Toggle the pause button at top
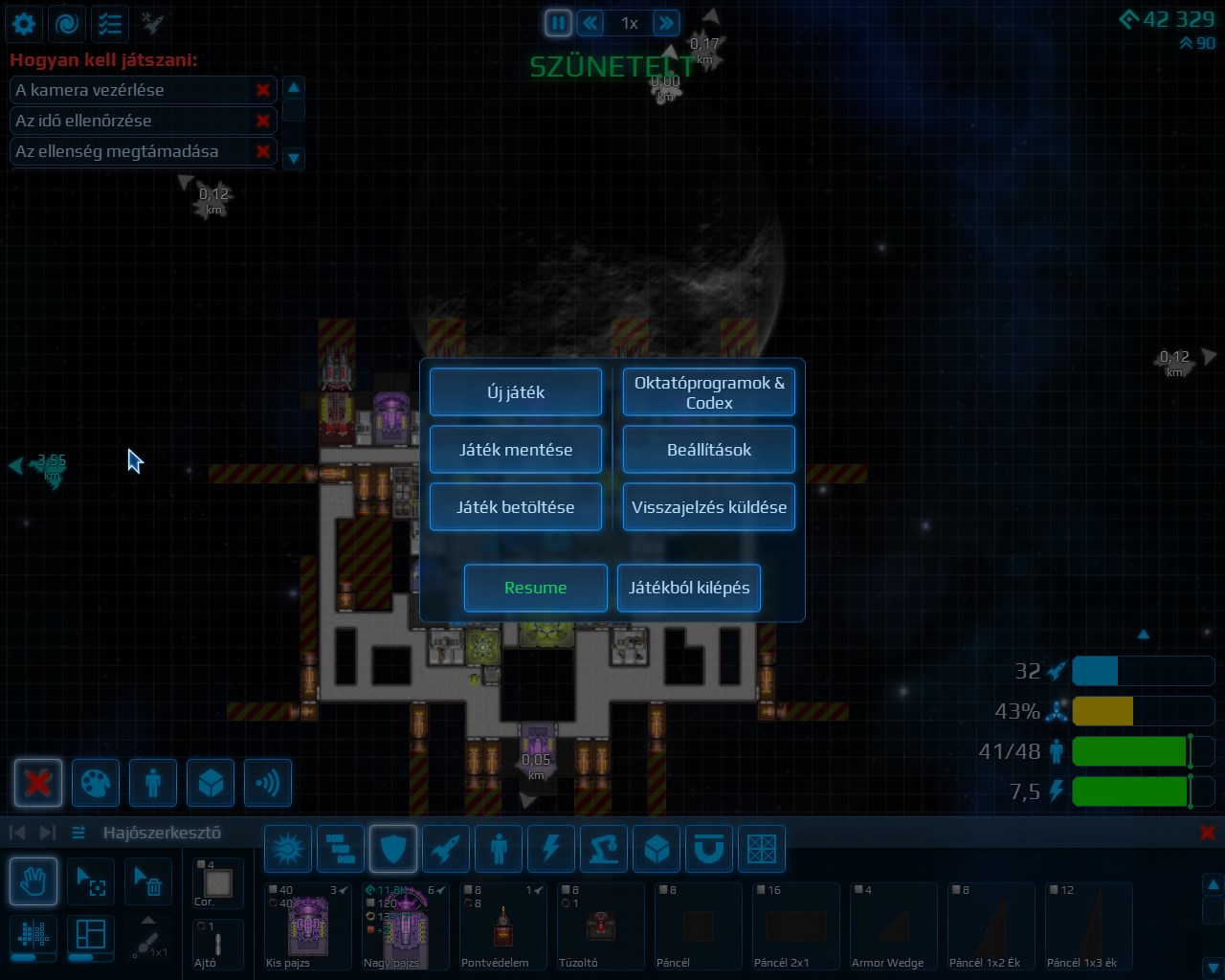The width and height of the screenshot is (1225, 980). pyautogui.click(x=558, y=22)
